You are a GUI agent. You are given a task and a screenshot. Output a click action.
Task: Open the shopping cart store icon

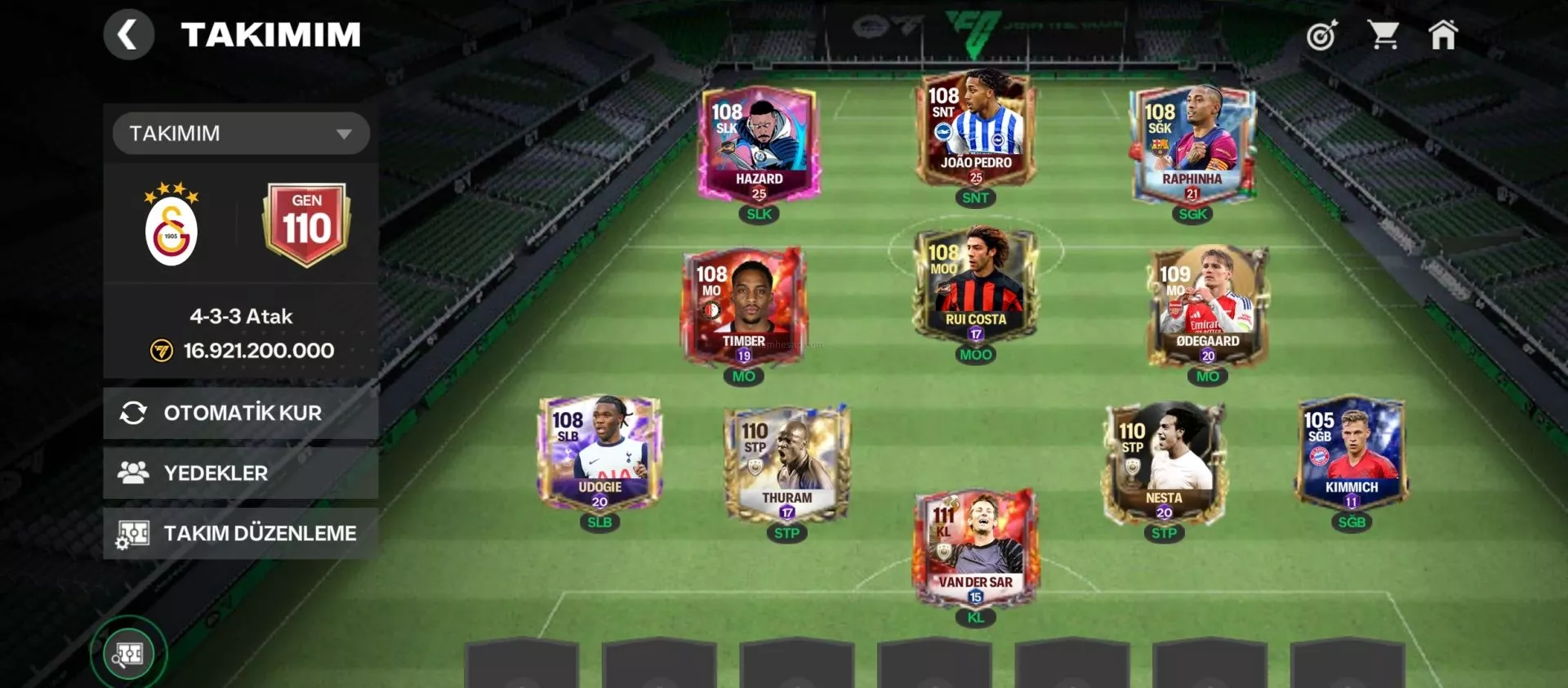(x=1383, y=35)
